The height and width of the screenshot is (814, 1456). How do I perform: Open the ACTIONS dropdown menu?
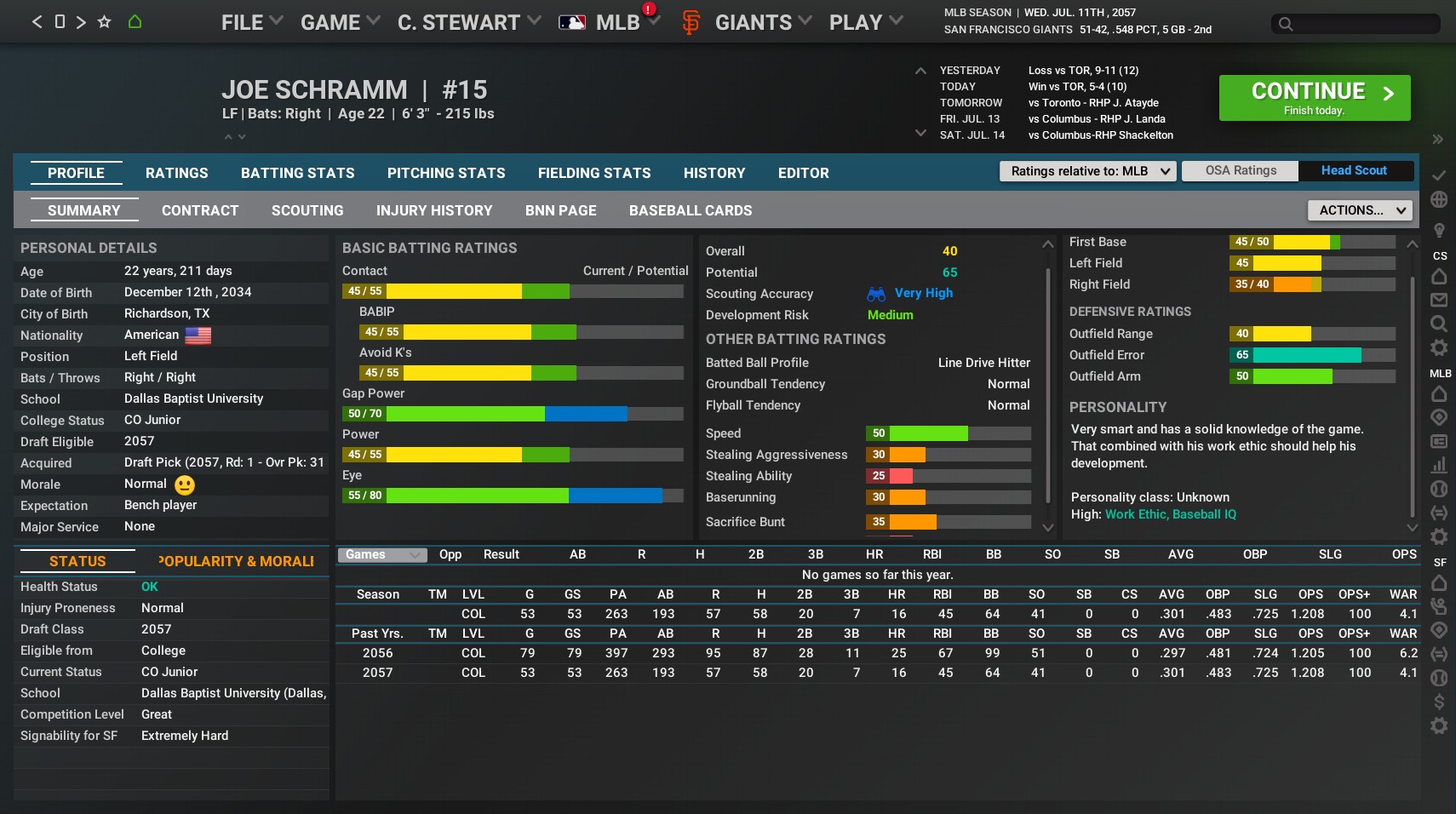point(1358,209)
